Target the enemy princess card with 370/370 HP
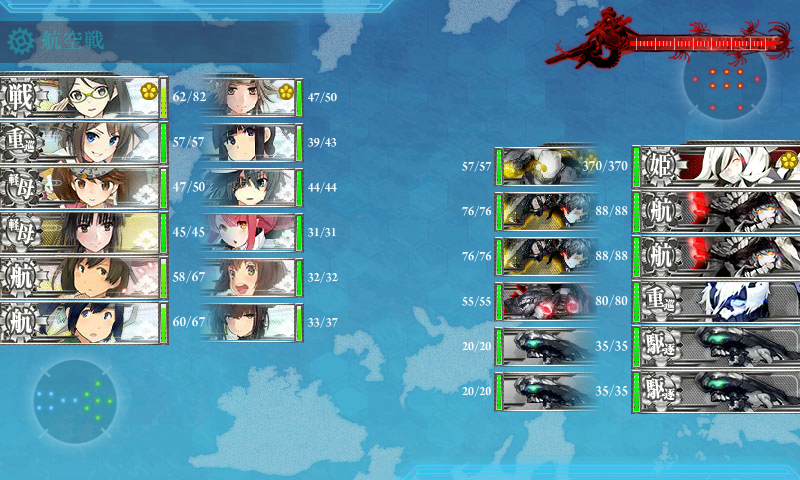800x480 pixels. tap(716, 165)
